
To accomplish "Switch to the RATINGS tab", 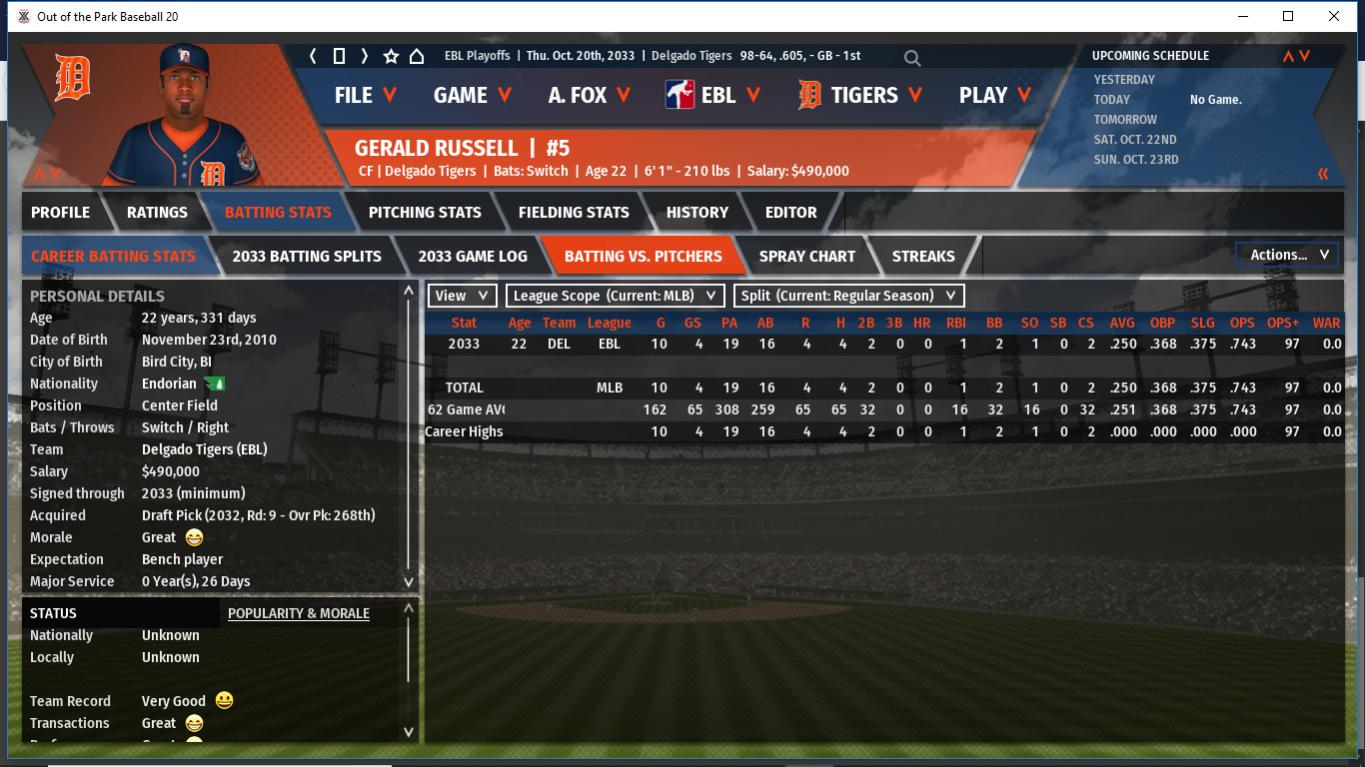I will tap(157, 212).
